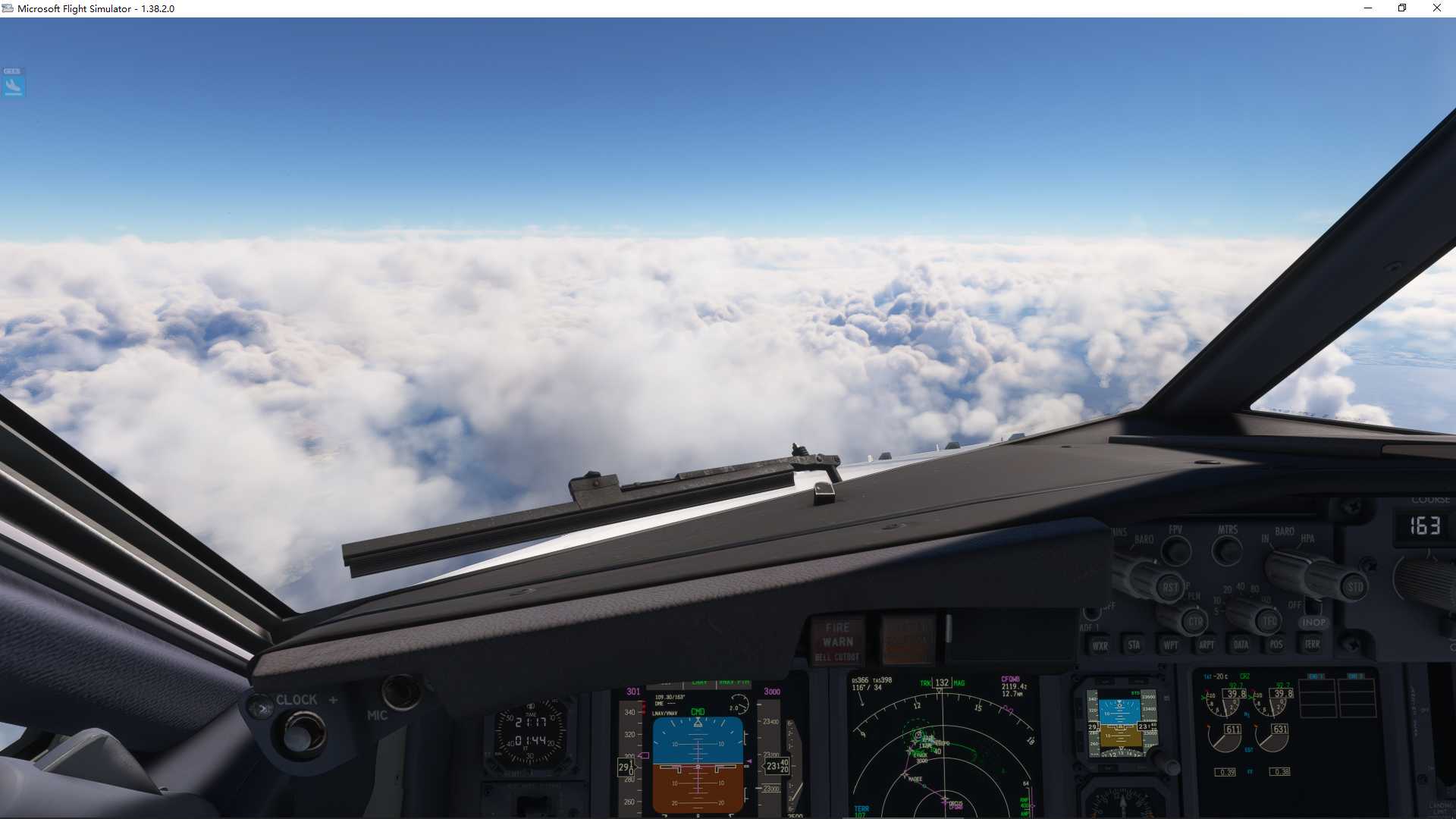The width and height of the screenshot is (1456, 819).
Task: Toggle the FPV flight path vector switch
Action: (1175, 551)
